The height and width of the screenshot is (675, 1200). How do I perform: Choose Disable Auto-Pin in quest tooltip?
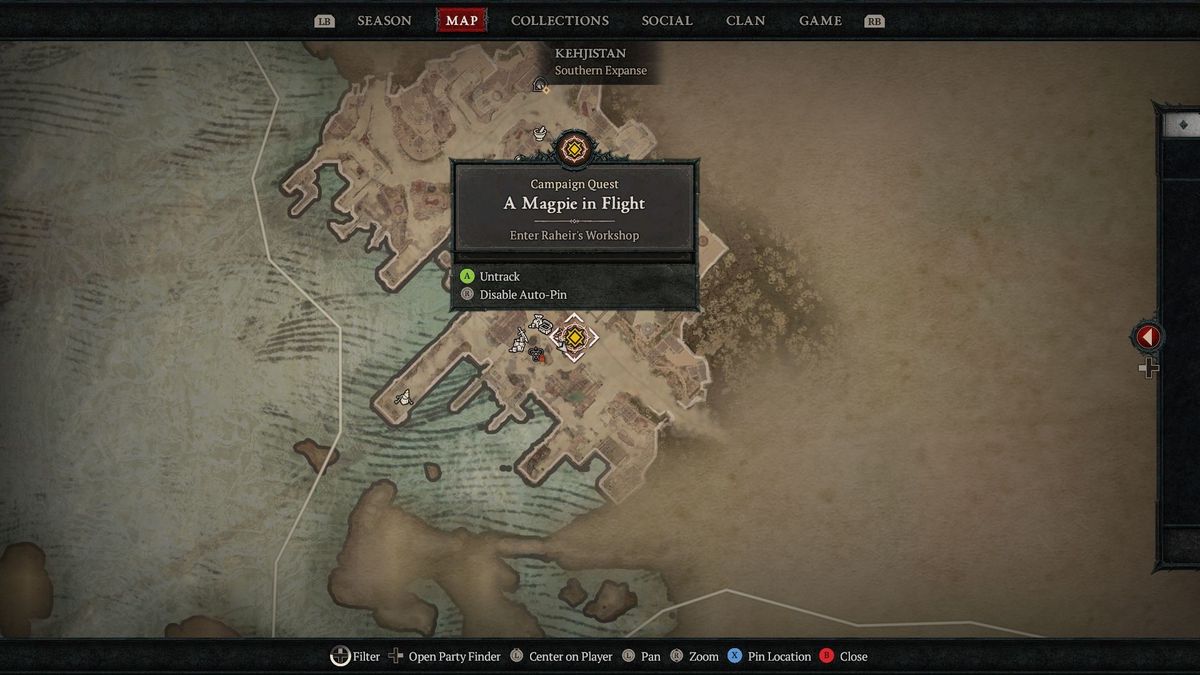pos(522,295)
